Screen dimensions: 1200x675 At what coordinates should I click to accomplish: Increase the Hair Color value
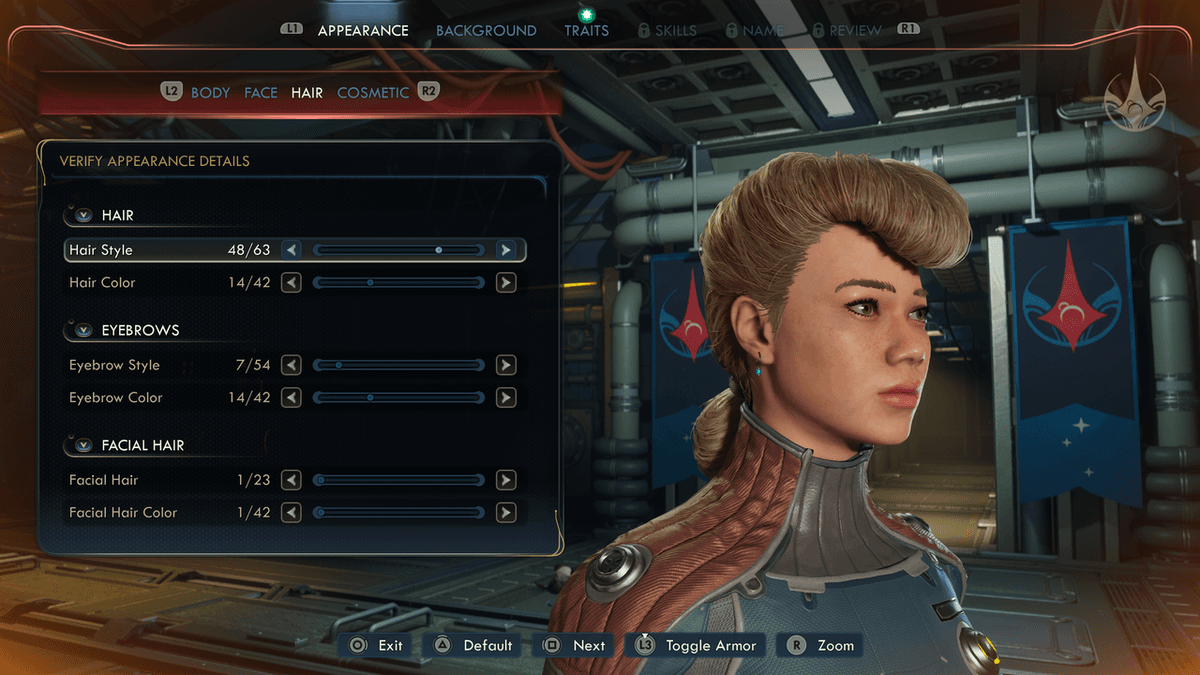click(506, 283)
